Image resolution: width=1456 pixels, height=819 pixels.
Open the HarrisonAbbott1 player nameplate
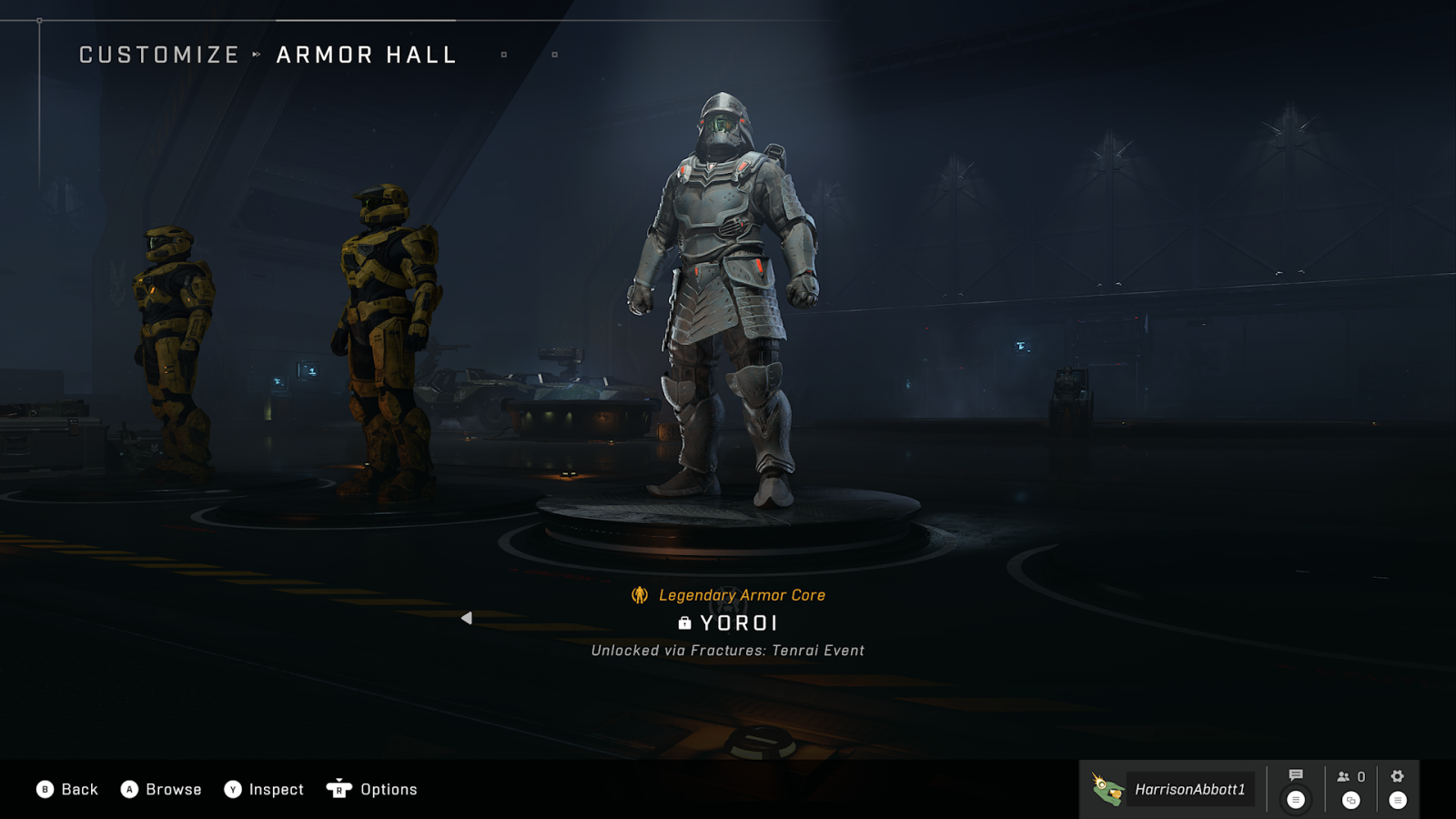click(x=1172, y=789)
